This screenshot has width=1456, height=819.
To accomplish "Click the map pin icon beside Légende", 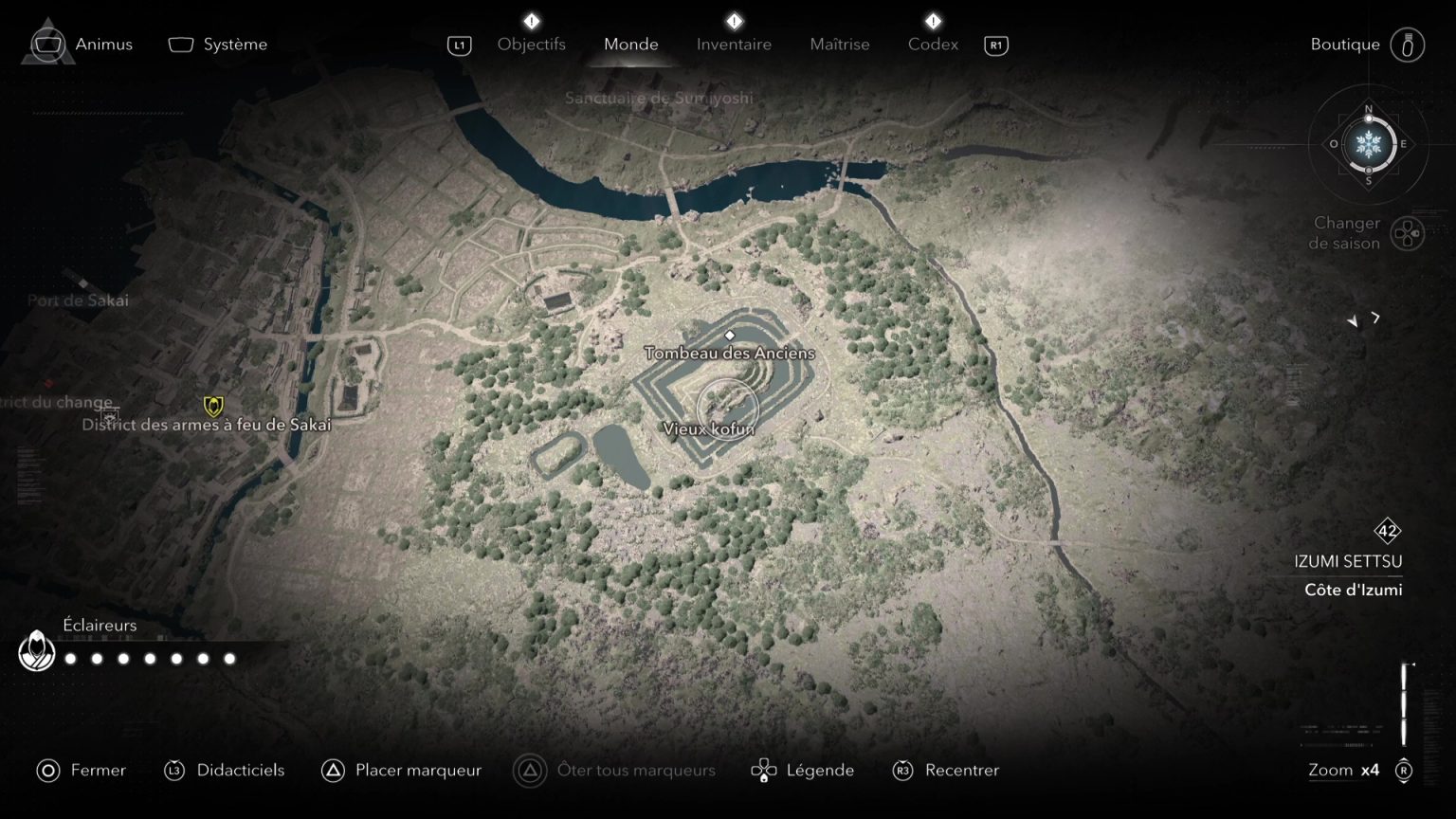I will click(x=763, y=770).
